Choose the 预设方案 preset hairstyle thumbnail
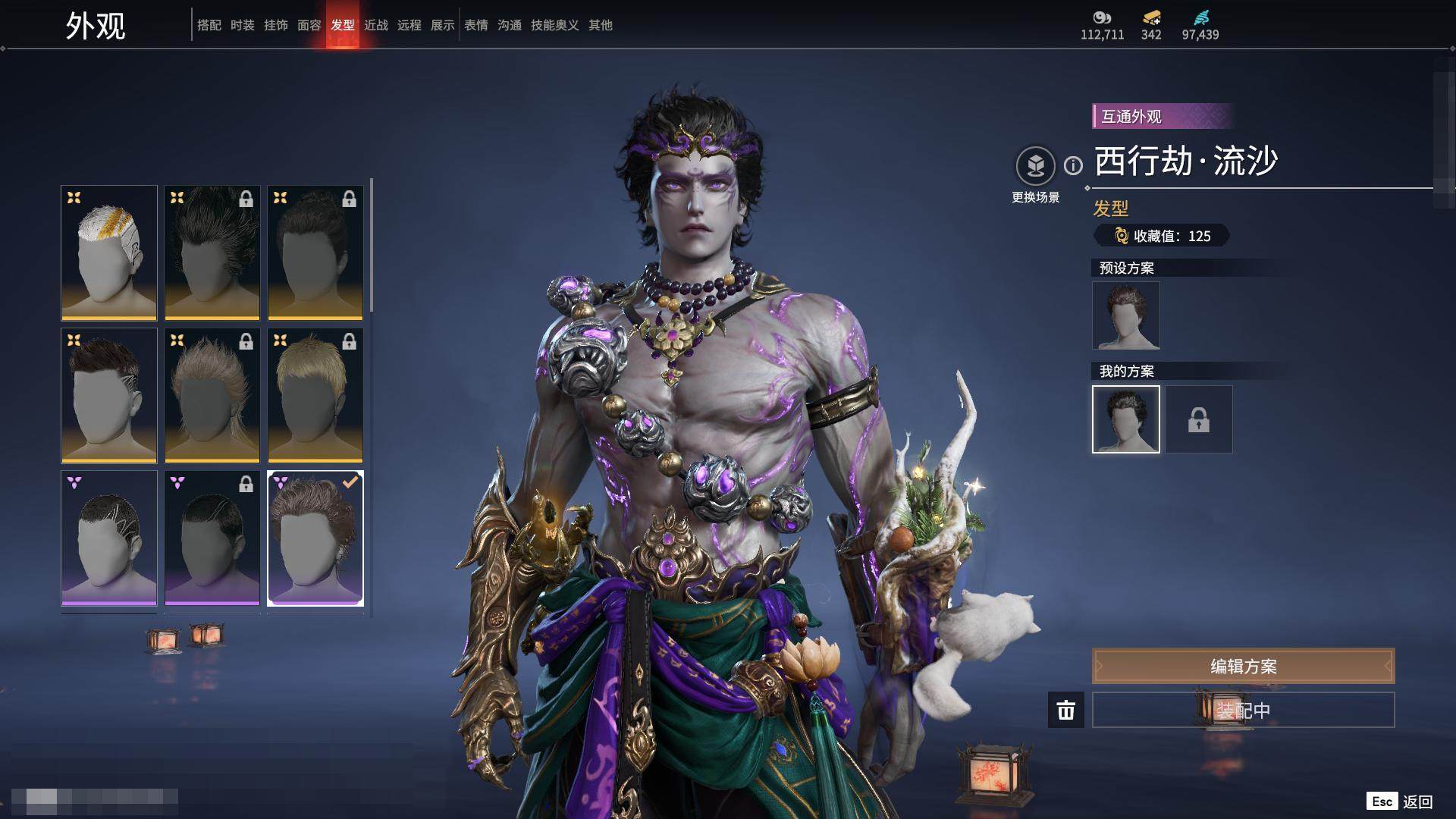This screenshot has width=1456, height=819. (x=1125, y=315)
